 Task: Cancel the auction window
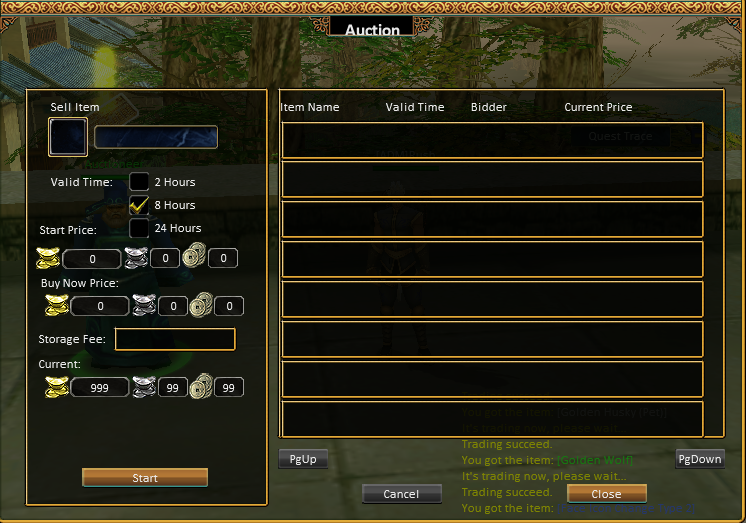tap(401, 494)
